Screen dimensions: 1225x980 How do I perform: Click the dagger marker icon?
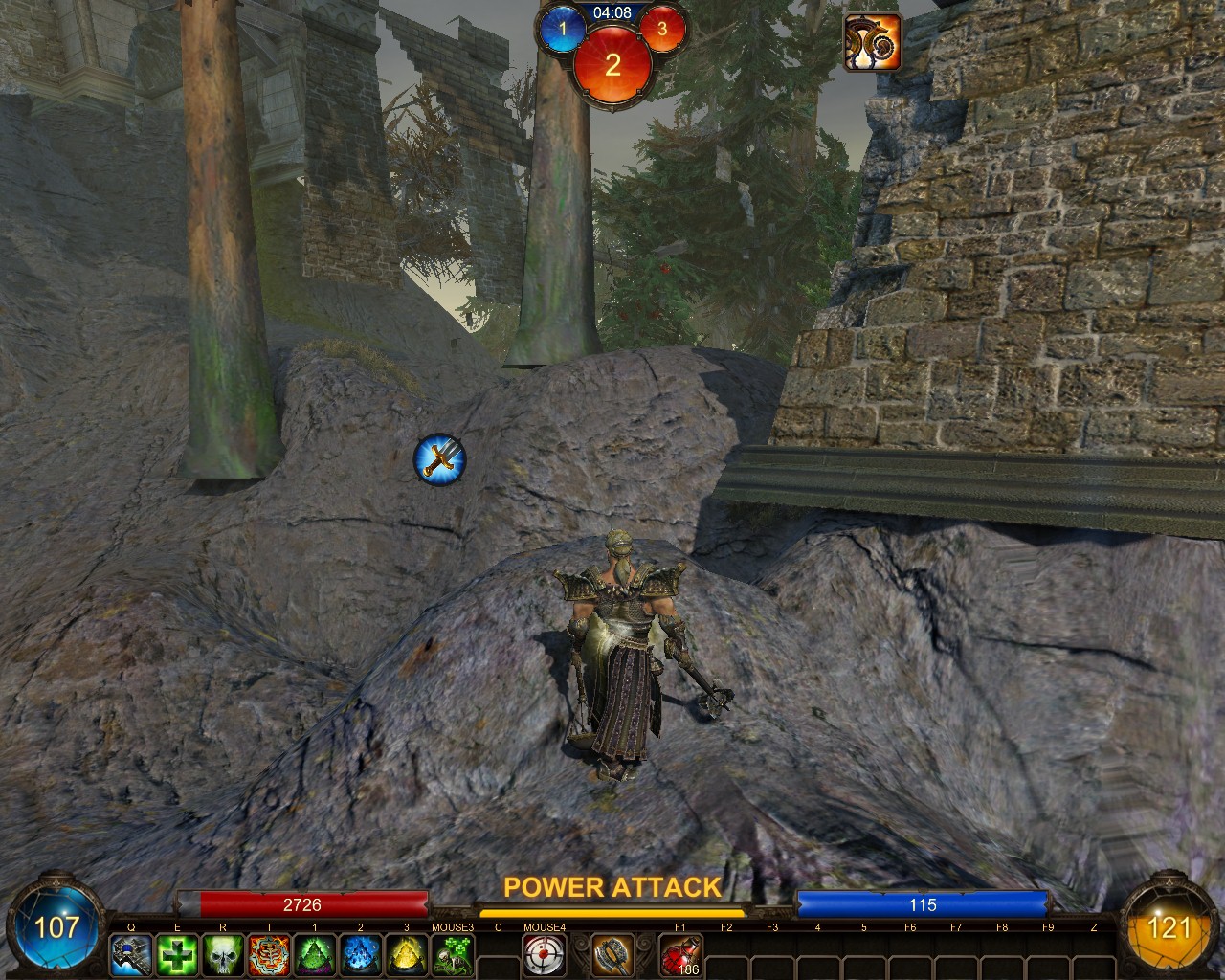tap(439, 459)
